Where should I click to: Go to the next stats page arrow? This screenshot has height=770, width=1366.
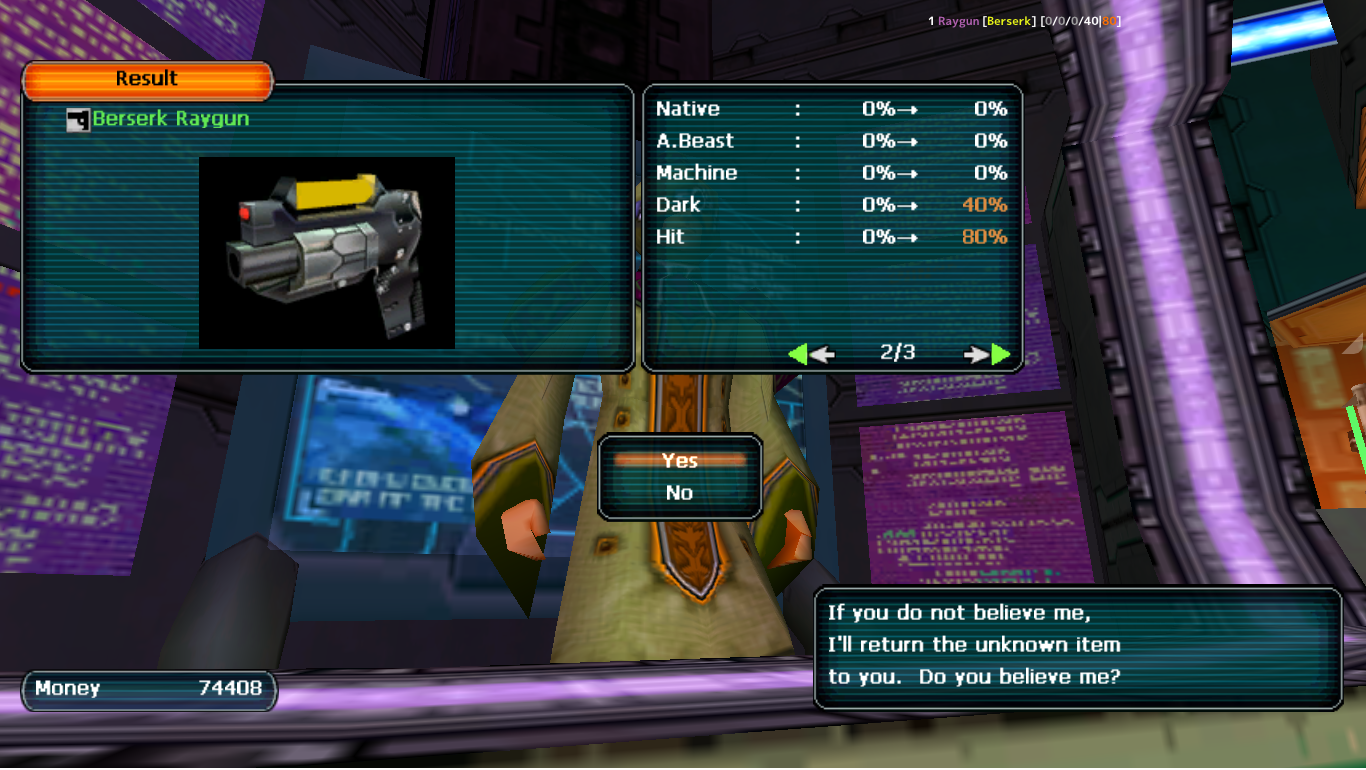(988, 354)
